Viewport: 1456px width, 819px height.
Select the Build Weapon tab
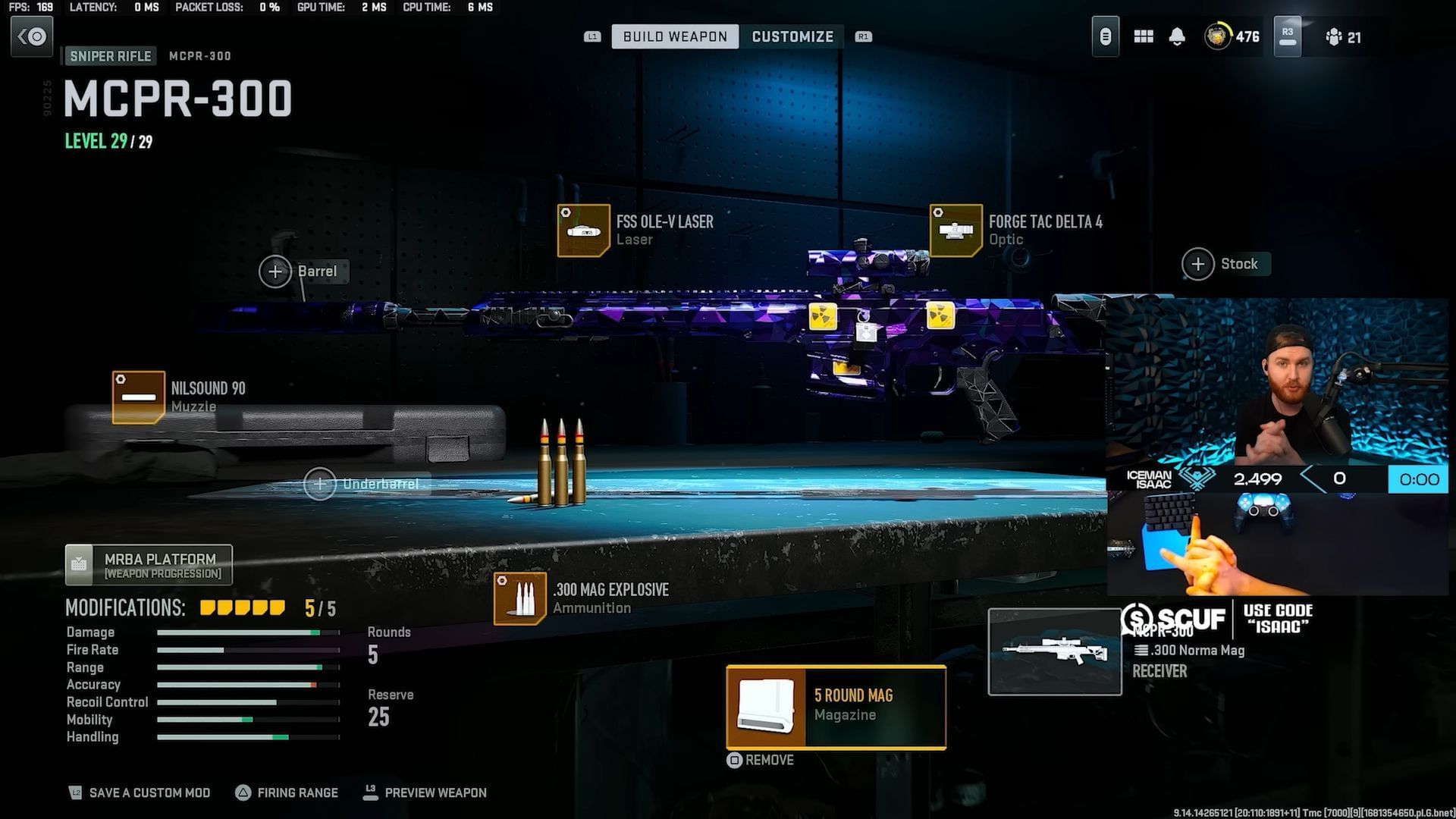click(x=674, y=36)
